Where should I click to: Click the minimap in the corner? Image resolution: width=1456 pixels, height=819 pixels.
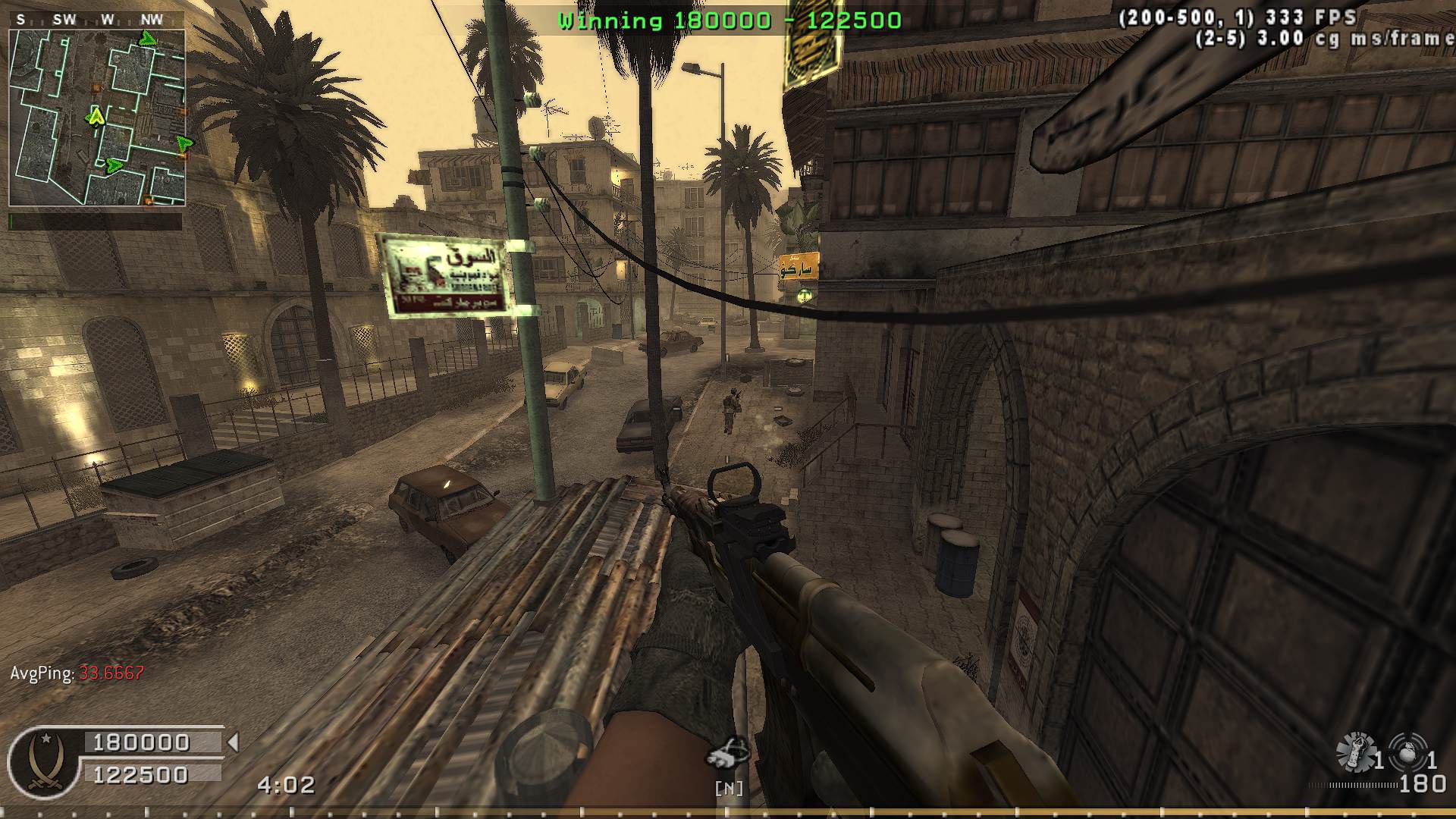pyautogui.click(x=97, y=118)
